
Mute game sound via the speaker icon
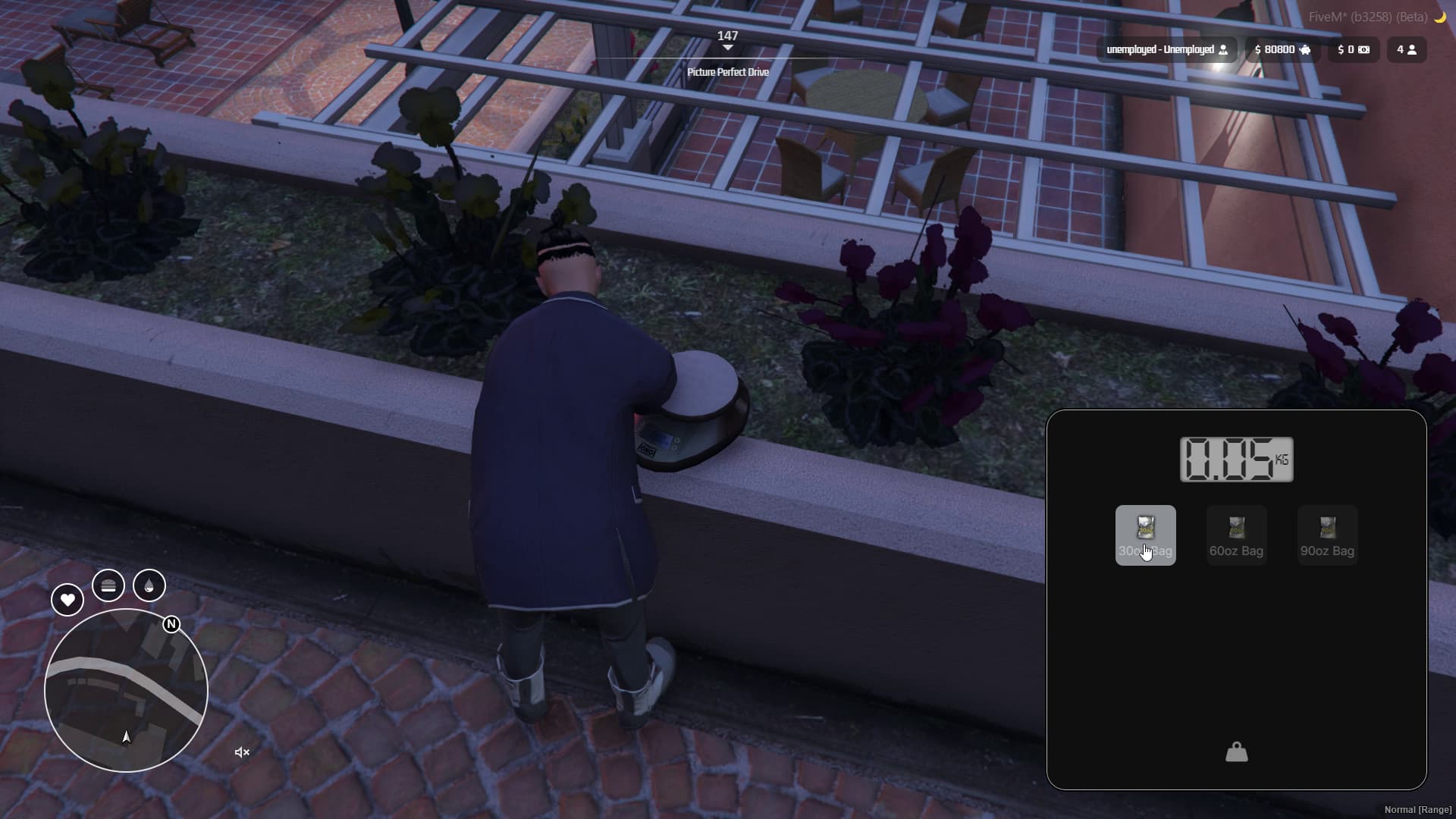click(x=241, y=752)
